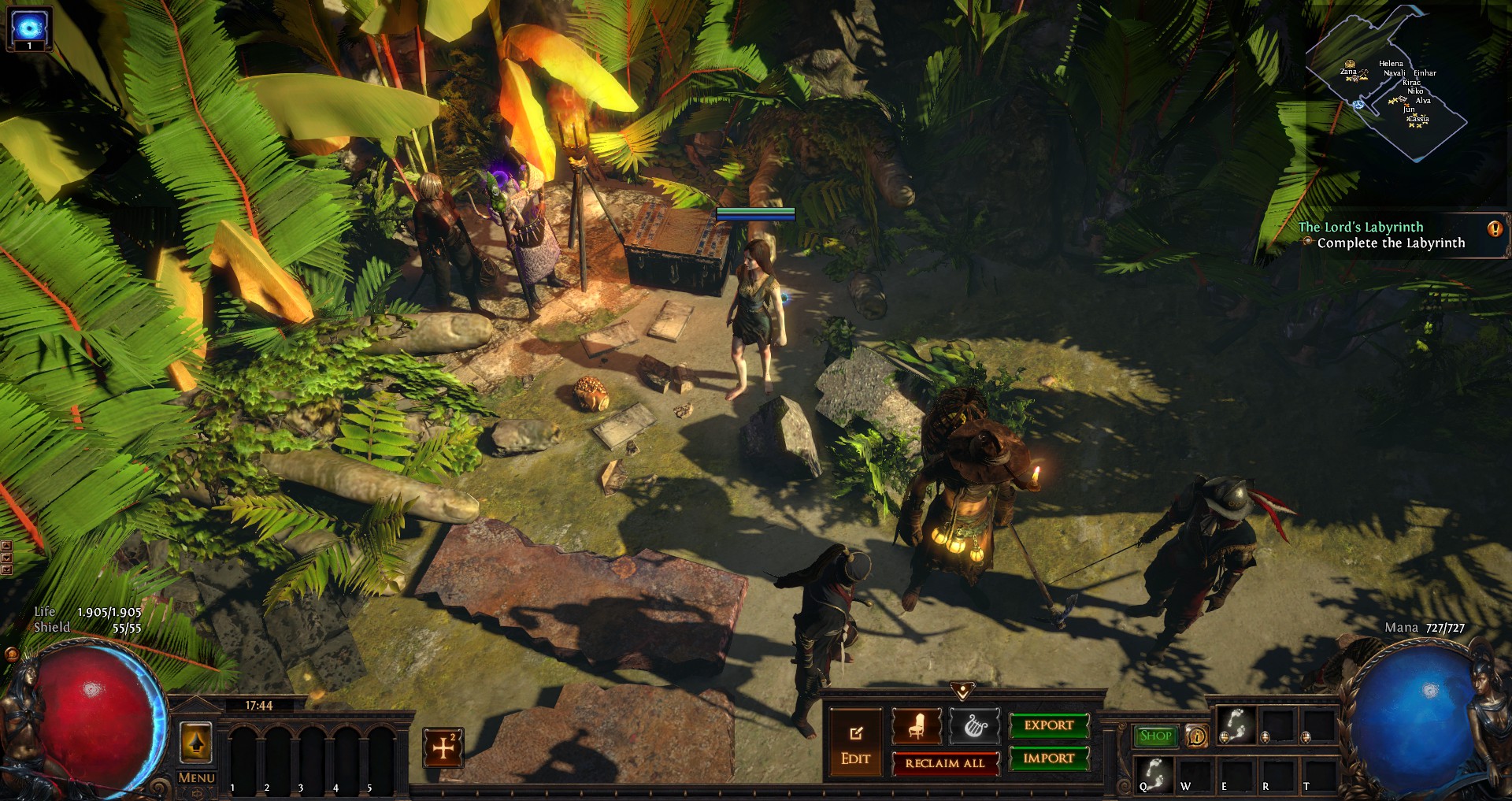1512x801 pixels.
Task: Select the top-row footprints skill slot
Action: point(1237,725)
